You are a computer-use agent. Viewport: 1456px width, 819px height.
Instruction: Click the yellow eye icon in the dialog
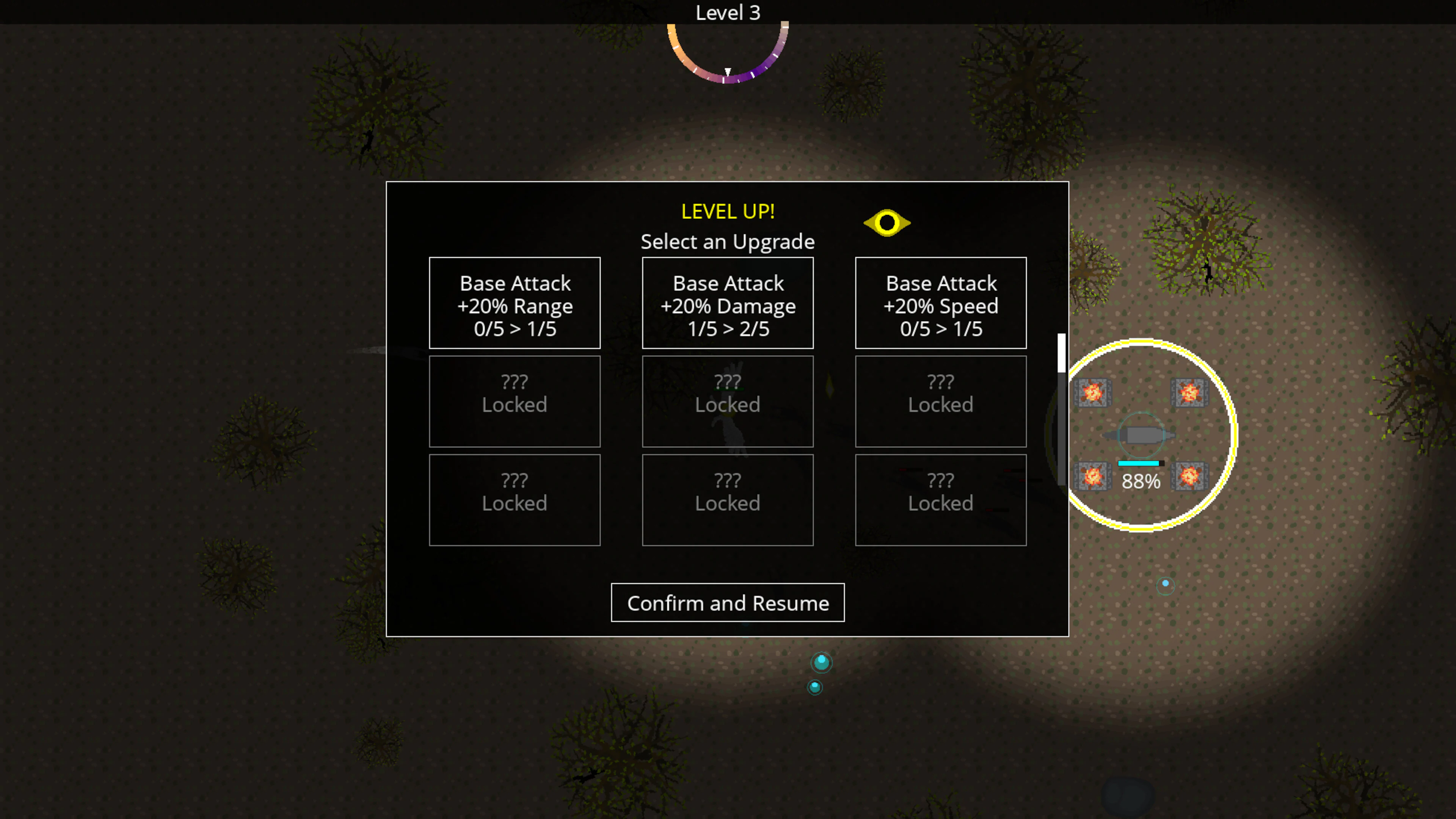tap(887, 223)
